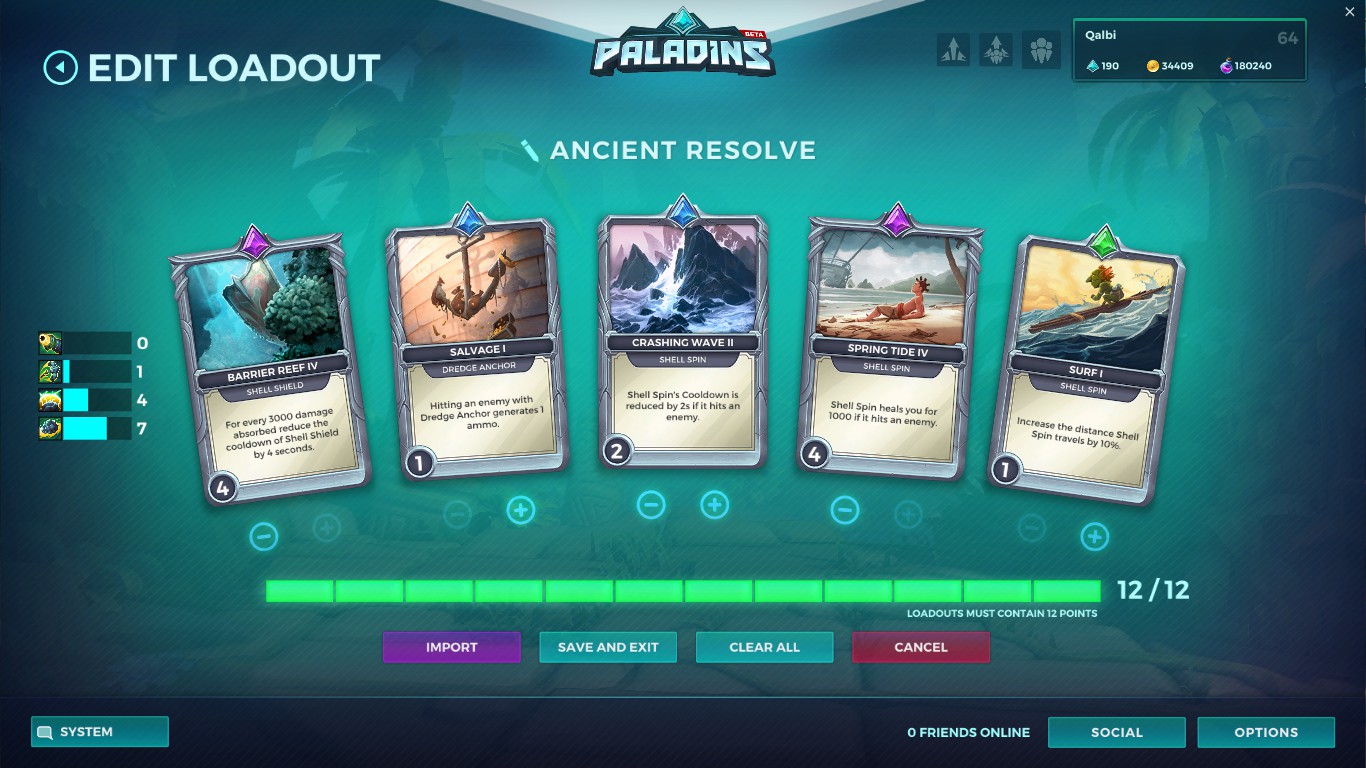The height and width of the screenshot is (768, 1366).
Task: Select the Shell Shield ability icon in the sidebar
Action: pos(50,399)
